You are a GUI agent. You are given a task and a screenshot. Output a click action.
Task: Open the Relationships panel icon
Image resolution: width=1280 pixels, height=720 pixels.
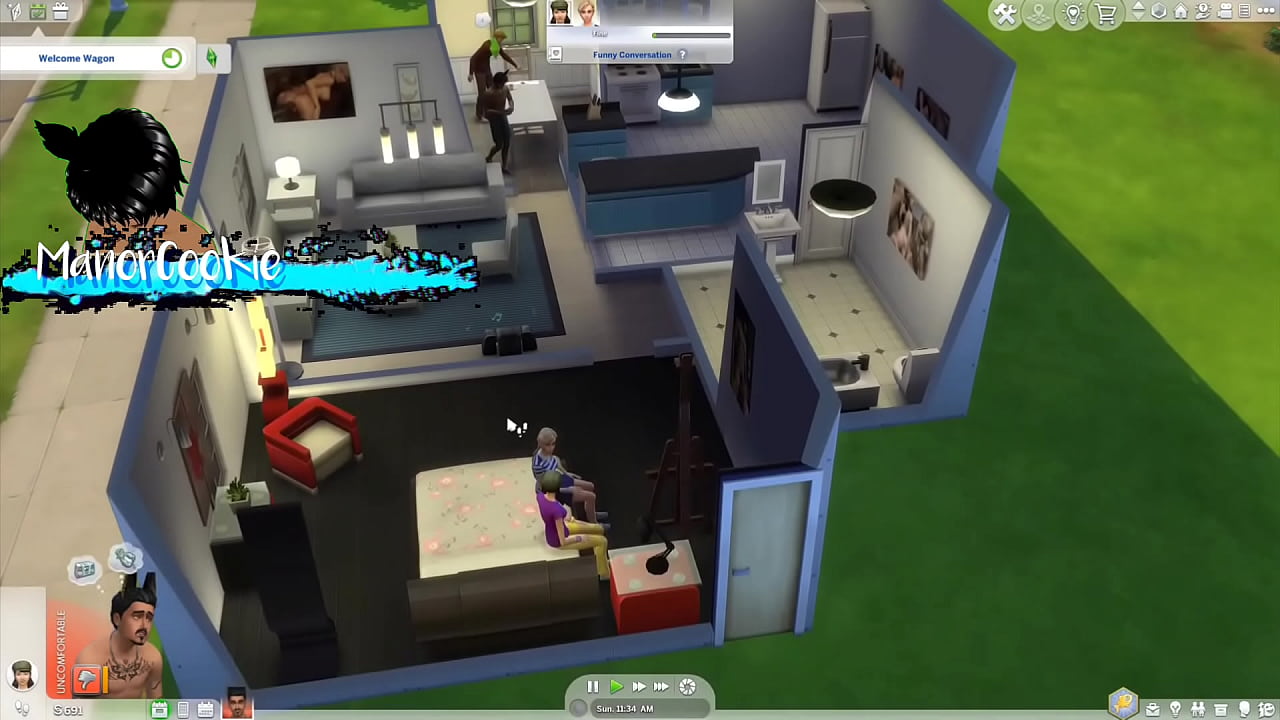coord(1198,708)
